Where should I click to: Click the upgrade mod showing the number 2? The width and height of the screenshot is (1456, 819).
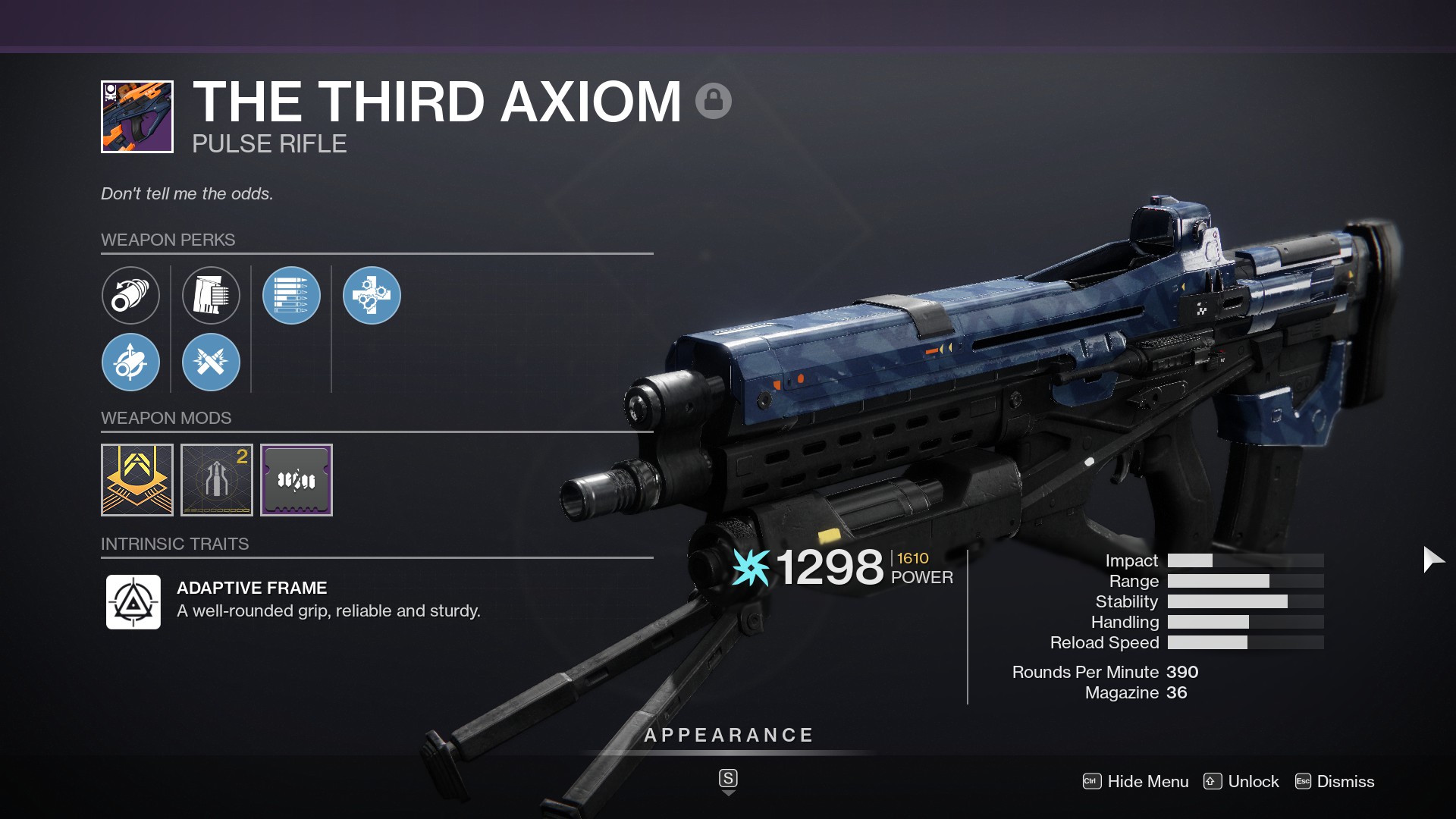216,479
